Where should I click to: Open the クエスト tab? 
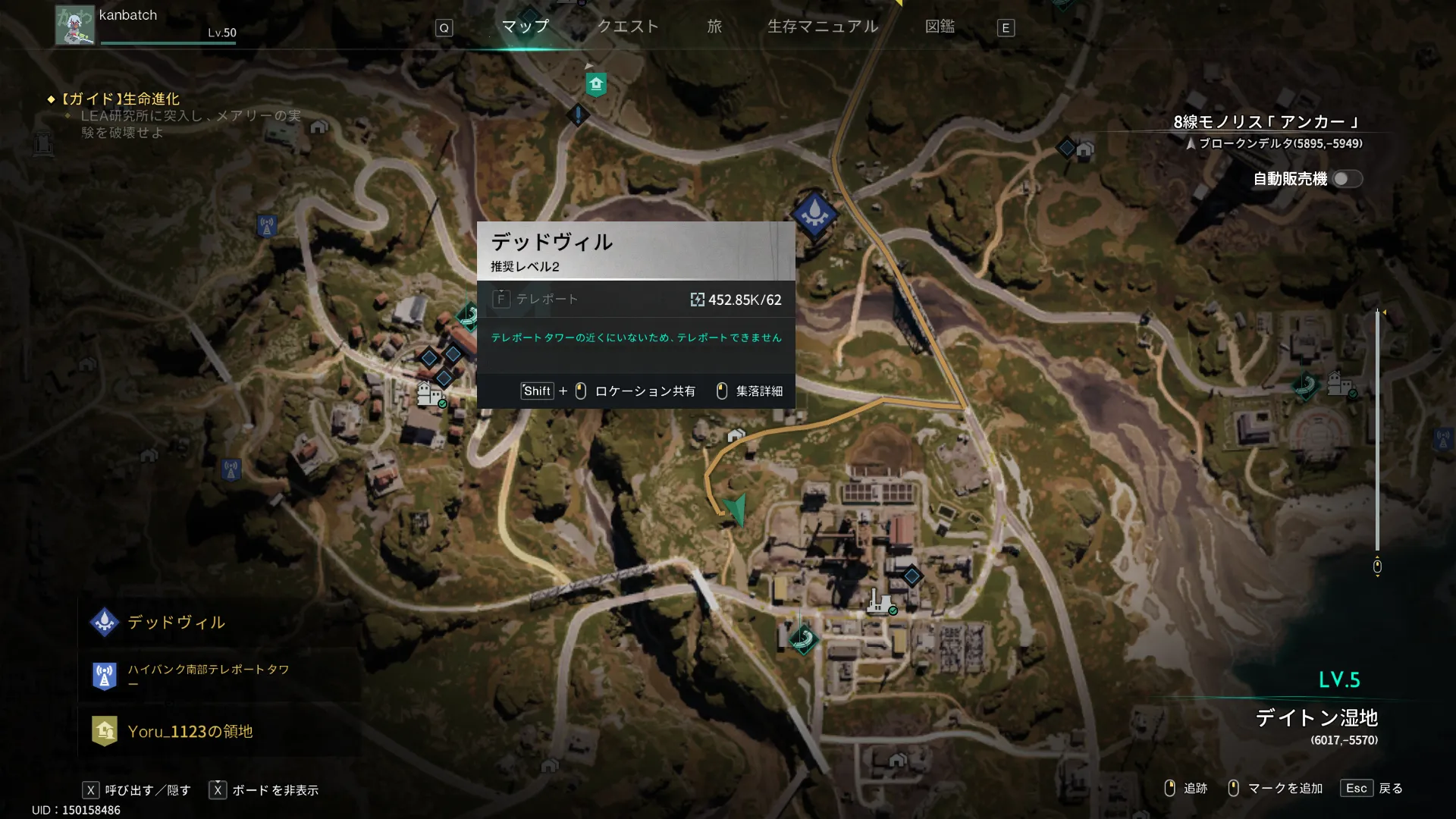[628, 27]
